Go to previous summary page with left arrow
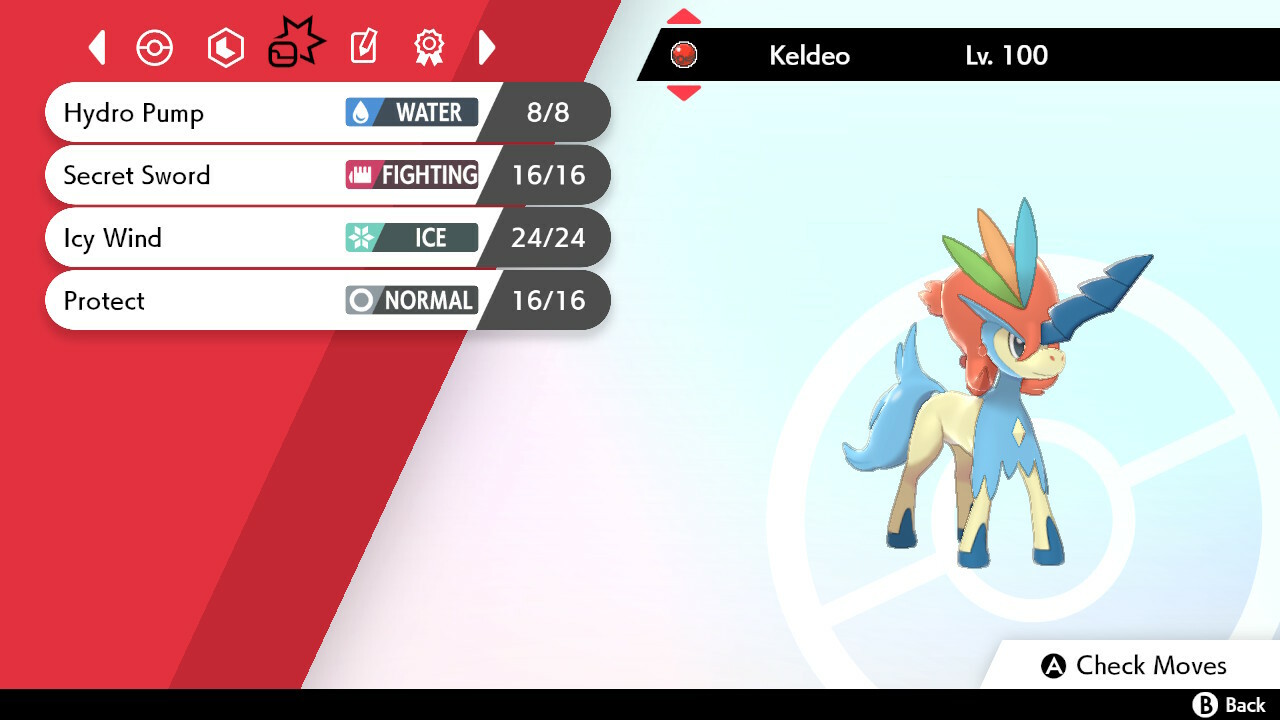This screenshot has height=720, width=1280. coord(97,47)
